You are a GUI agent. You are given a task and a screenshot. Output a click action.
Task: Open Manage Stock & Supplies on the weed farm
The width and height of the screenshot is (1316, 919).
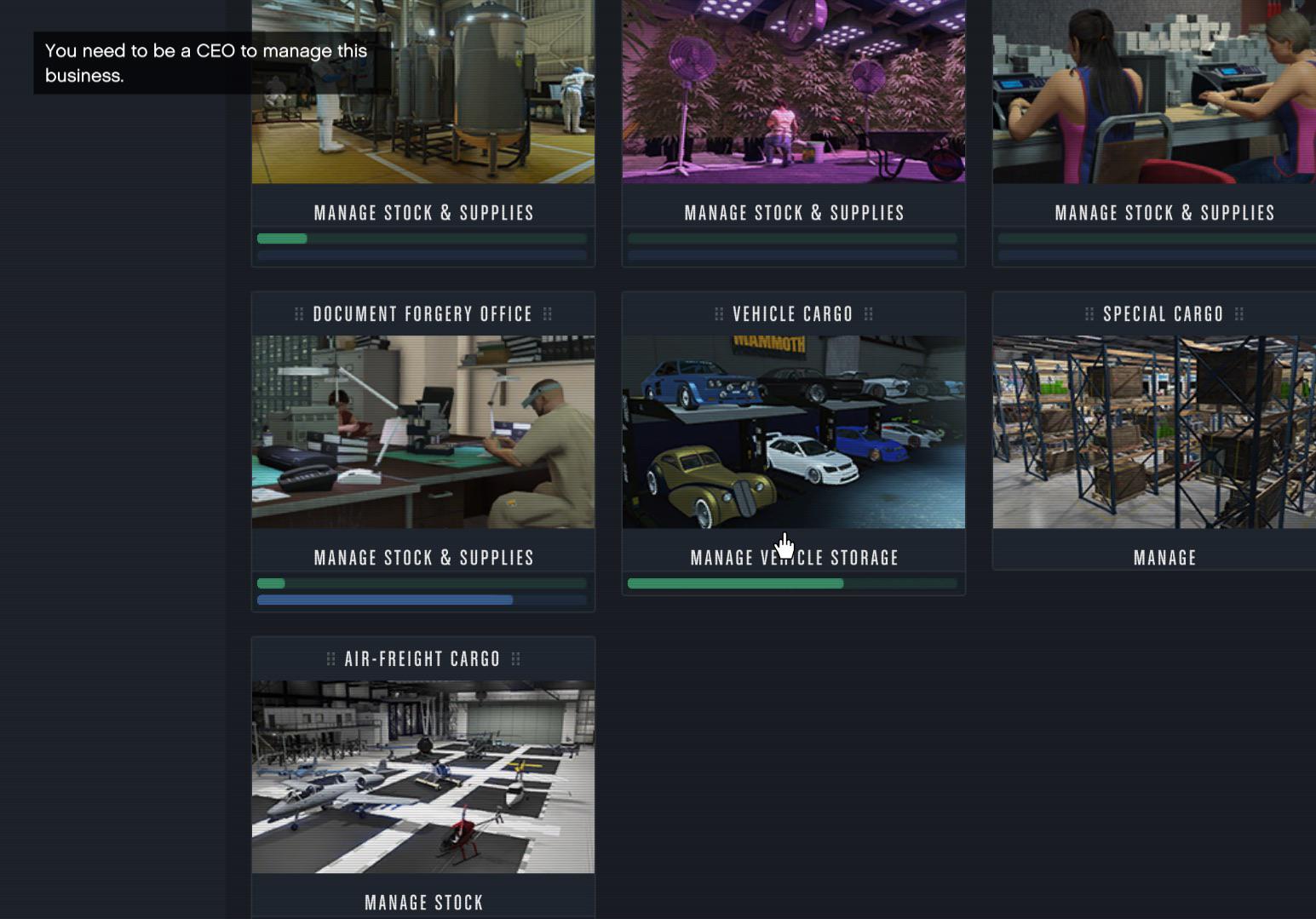coord(793,212)
